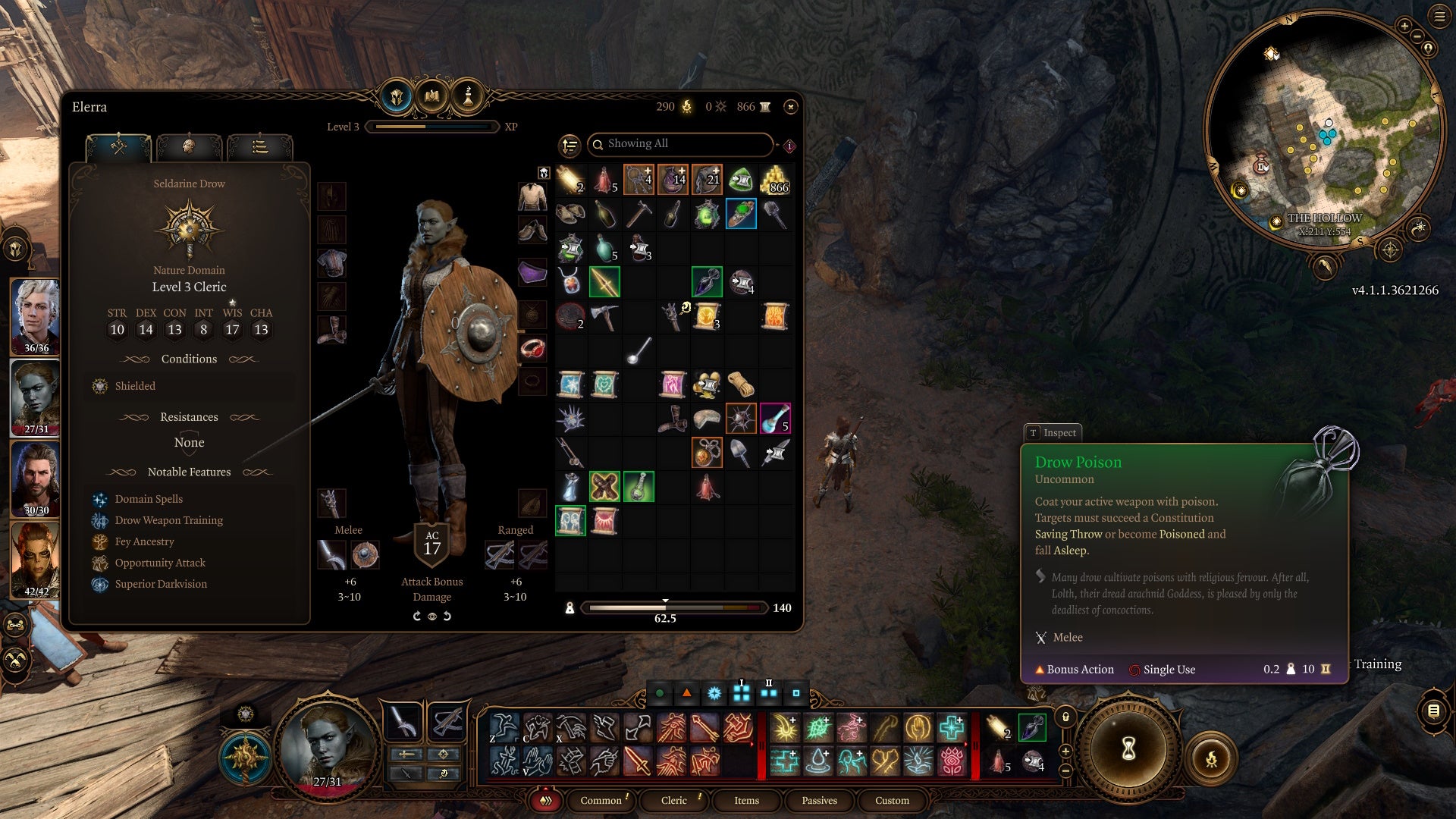Open the campfire rest button
Screen dimensions: 1456x819
pyautogui.click(x=1211, y=758)
